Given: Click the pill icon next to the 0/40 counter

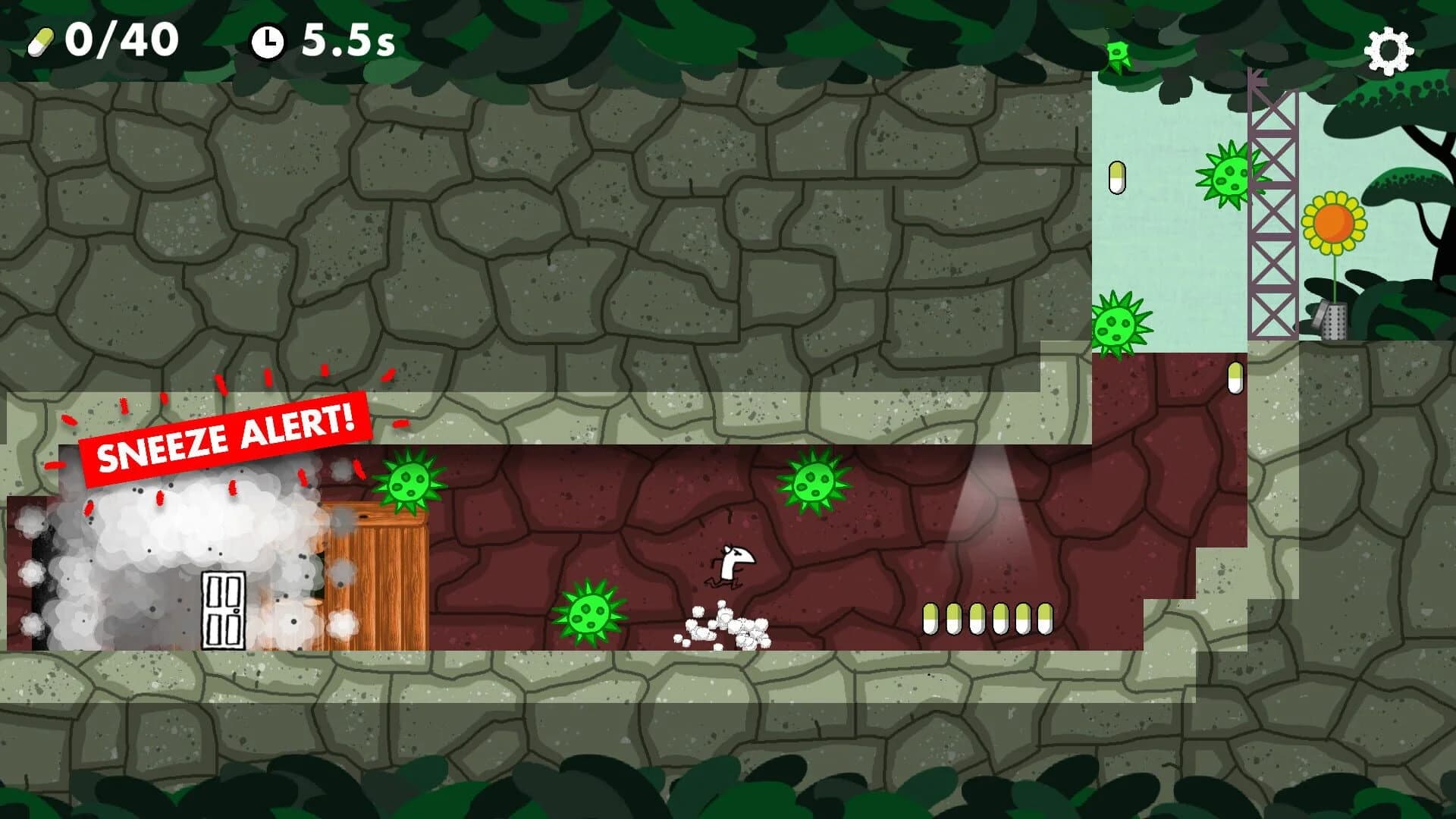Looking at the screenshot, I should click(42, 42).
